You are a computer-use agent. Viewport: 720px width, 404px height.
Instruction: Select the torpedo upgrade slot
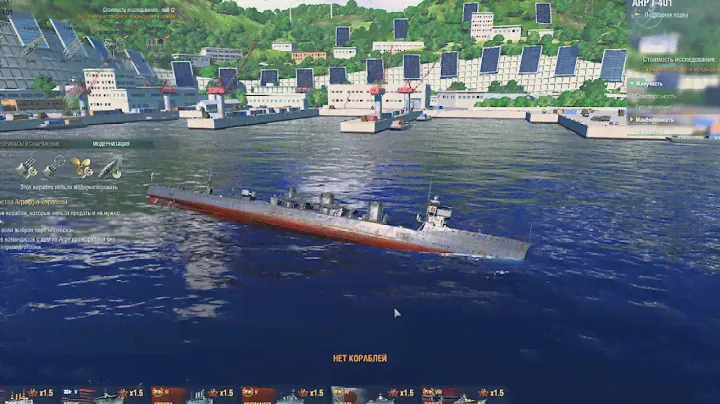pyautogui.click(x=109, y=167)
